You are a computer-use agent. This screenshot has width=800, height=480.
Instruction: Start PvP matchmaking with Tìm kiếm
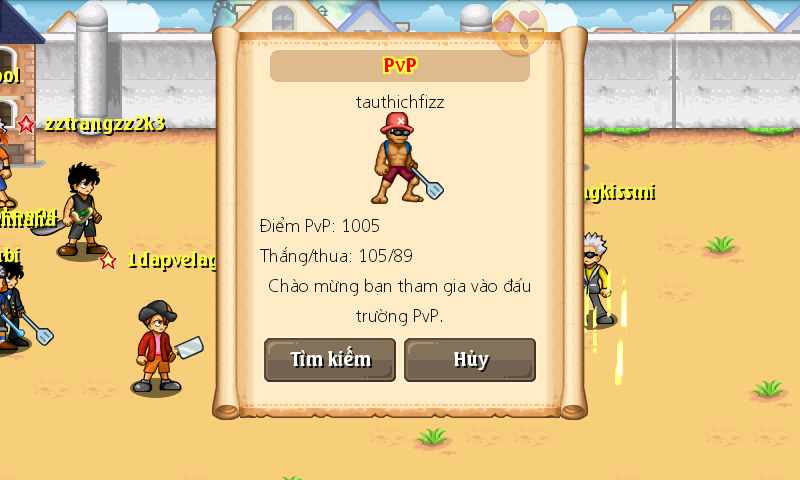click(x=330, y=360)
